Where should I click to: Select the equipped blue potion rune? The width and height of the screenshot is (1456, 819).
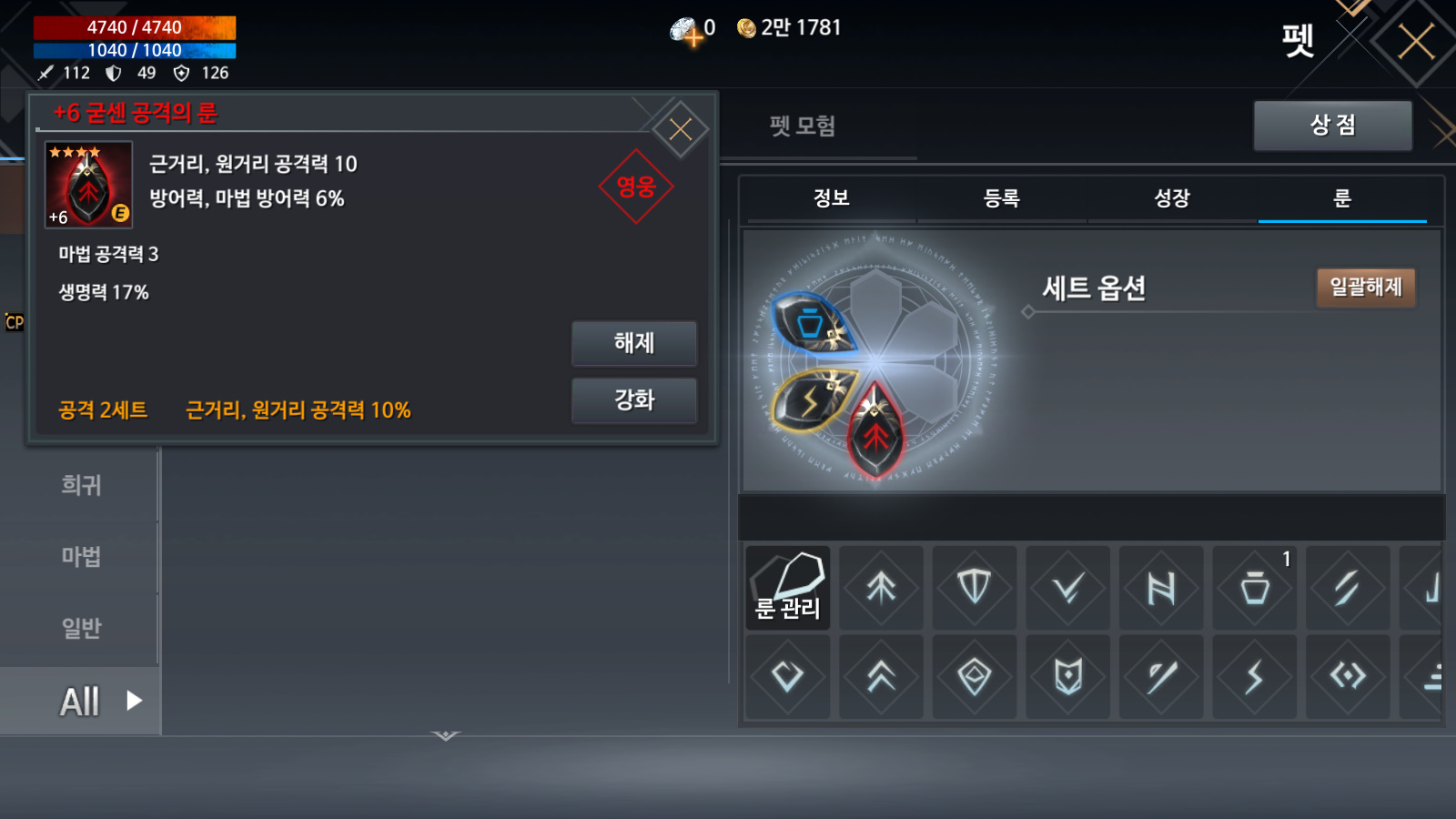click(x=811, y=324)
